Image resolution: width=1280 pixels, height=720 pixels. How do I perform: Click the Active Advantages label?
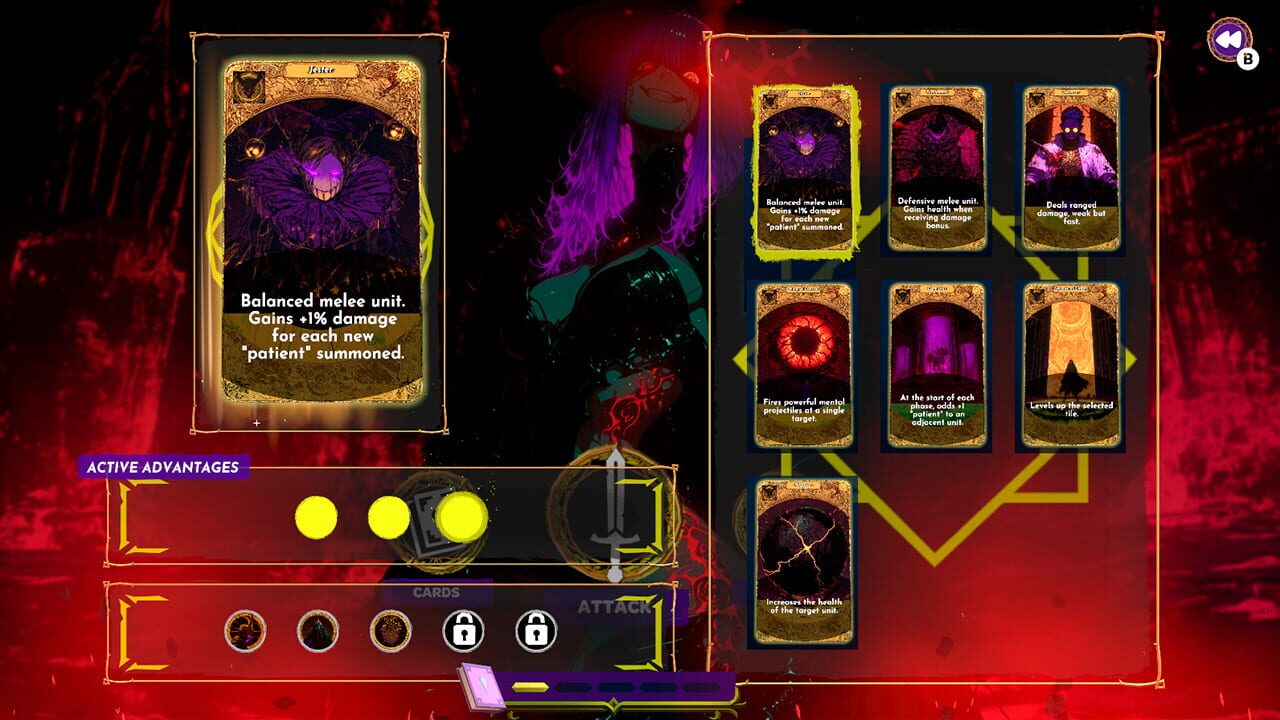(164, 465)
